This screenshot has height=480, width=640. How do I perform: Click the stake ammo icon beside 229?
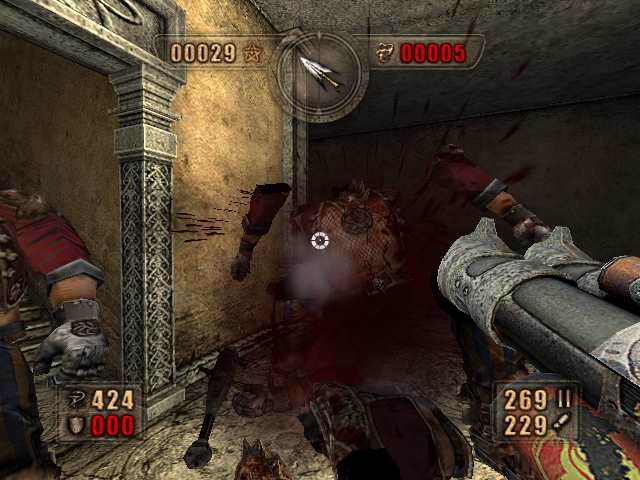click(564, 425)
